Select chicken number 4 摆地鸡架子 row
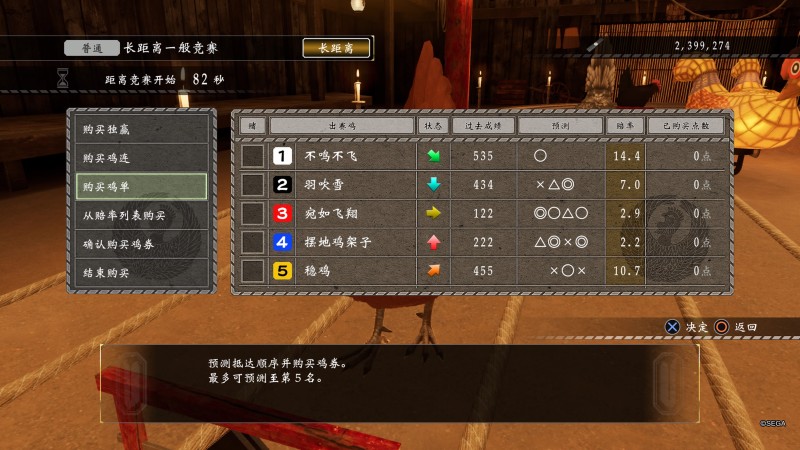Viewport: 800px width, 450px height. pyautogui.click(x=341, y=242)
